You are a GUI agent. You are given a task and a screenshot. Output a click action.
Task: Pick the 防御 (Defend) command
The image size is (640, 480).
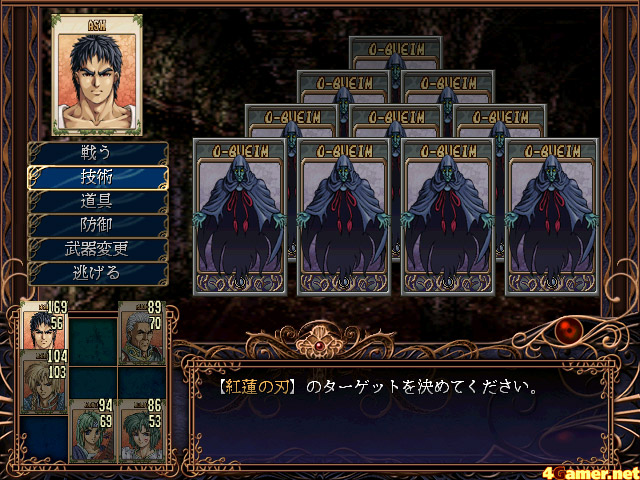(x=97, y=224)
